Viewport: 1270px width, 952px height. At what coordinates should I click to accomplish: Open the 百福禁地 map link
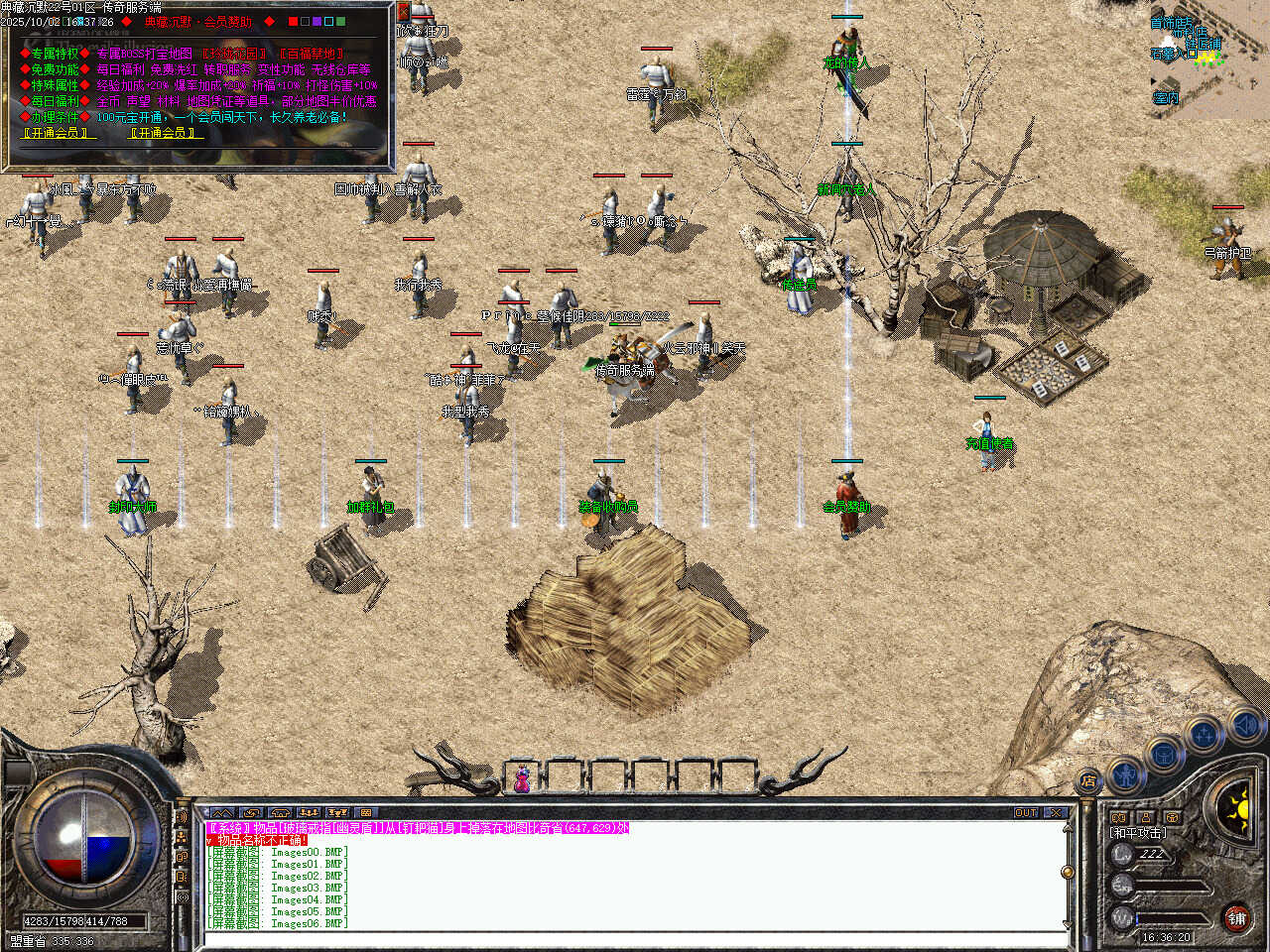tap(312, 54)
